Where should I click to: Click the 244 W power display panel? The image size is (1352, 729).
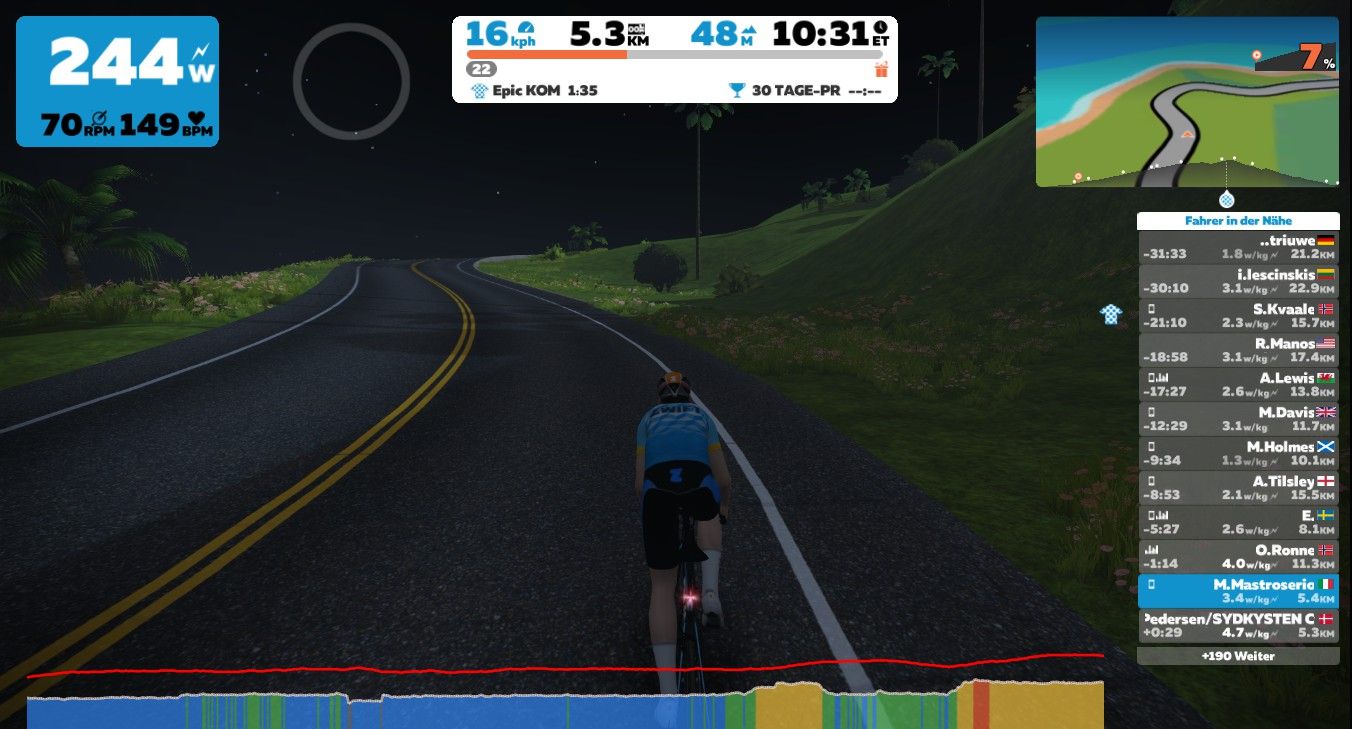point(117,81)
